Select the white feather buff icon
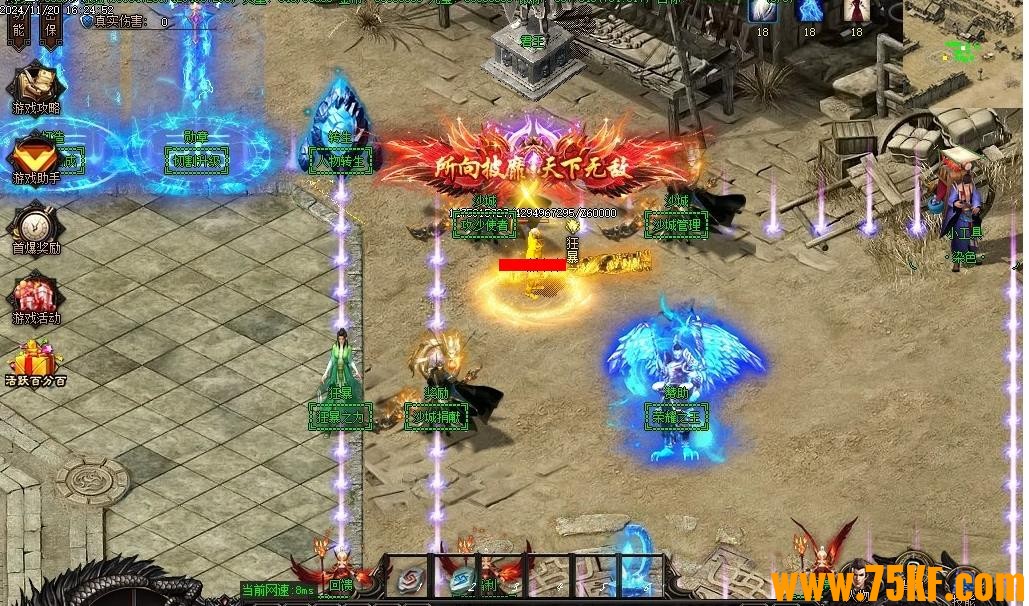Image resolution: width=1029 pixels, height=606 pixels. click(x=762, y=11)
